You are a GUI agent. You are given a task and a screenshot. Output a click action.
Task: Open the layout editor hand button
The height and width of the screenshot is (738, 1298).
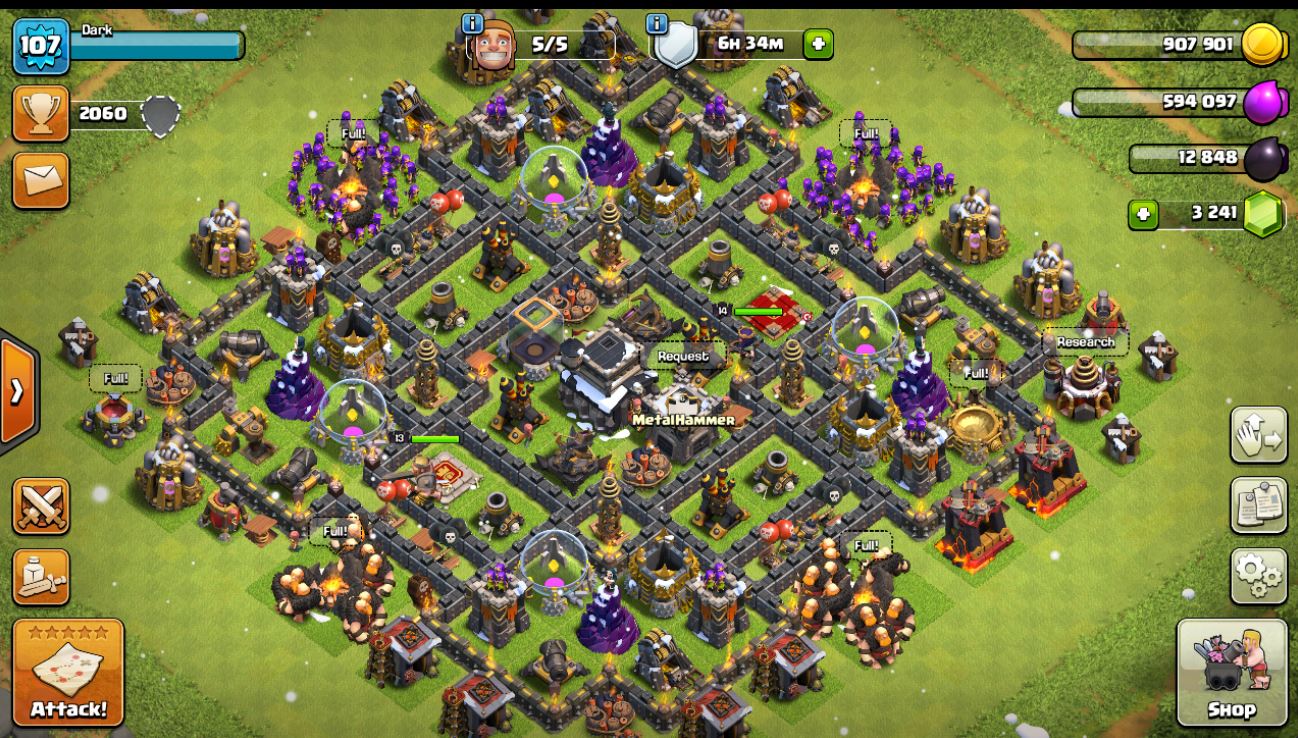(1258, 435)
